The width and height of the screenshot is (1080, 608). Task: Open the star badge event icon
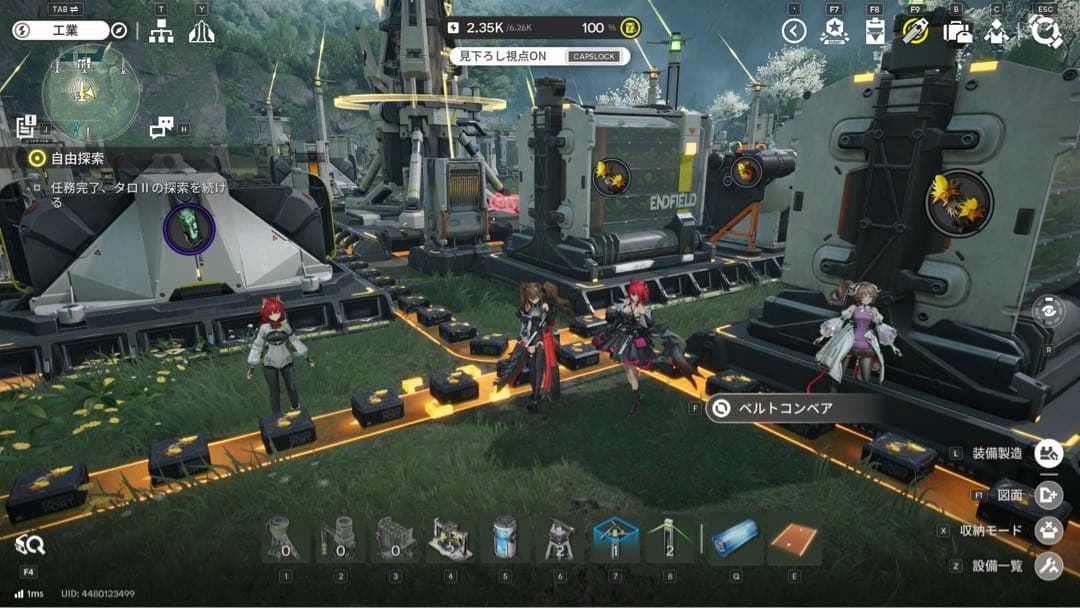(x=834, y=32)
